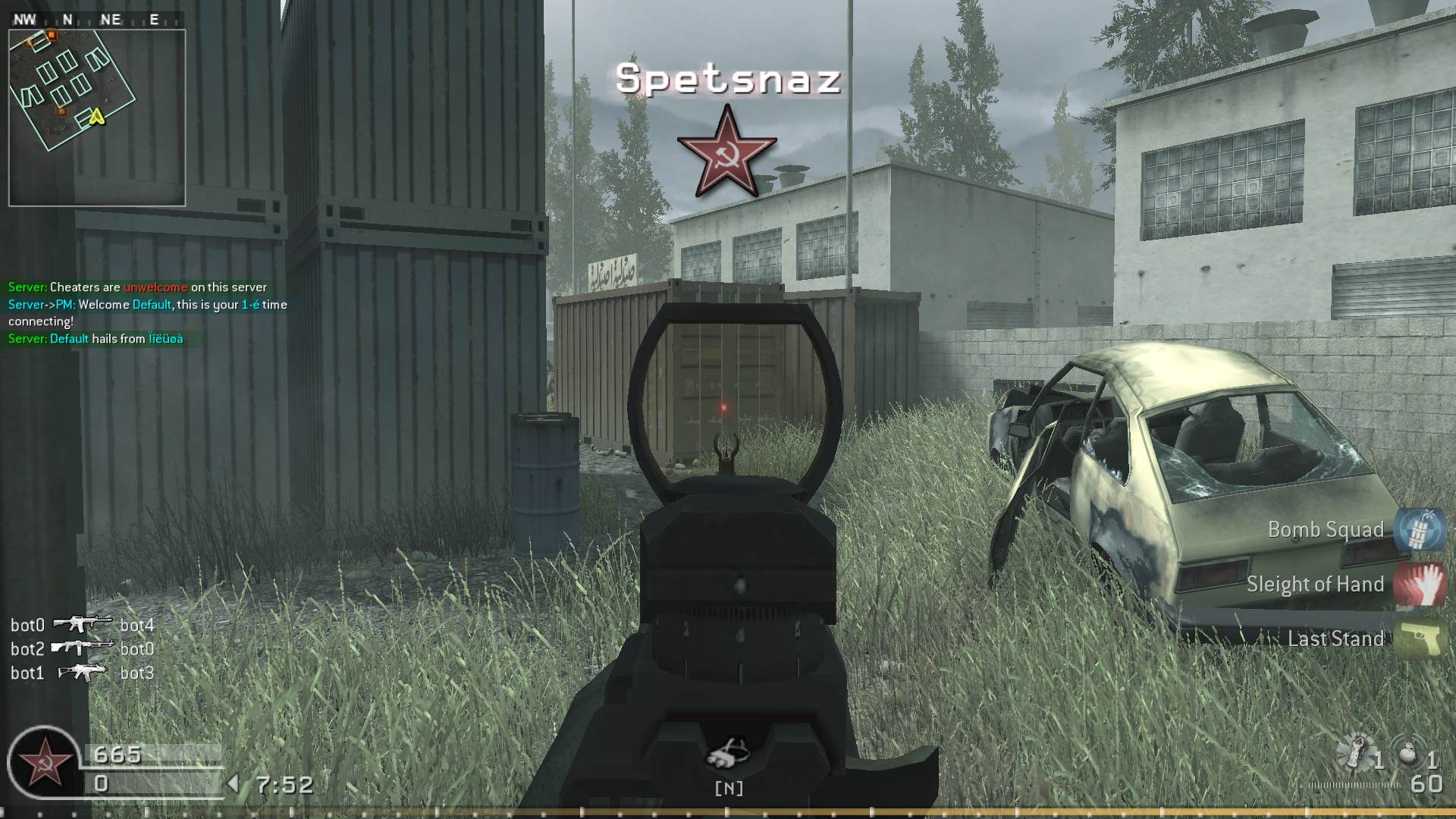
Task: Click the Default player name in chat
Action: click(151, 303)
